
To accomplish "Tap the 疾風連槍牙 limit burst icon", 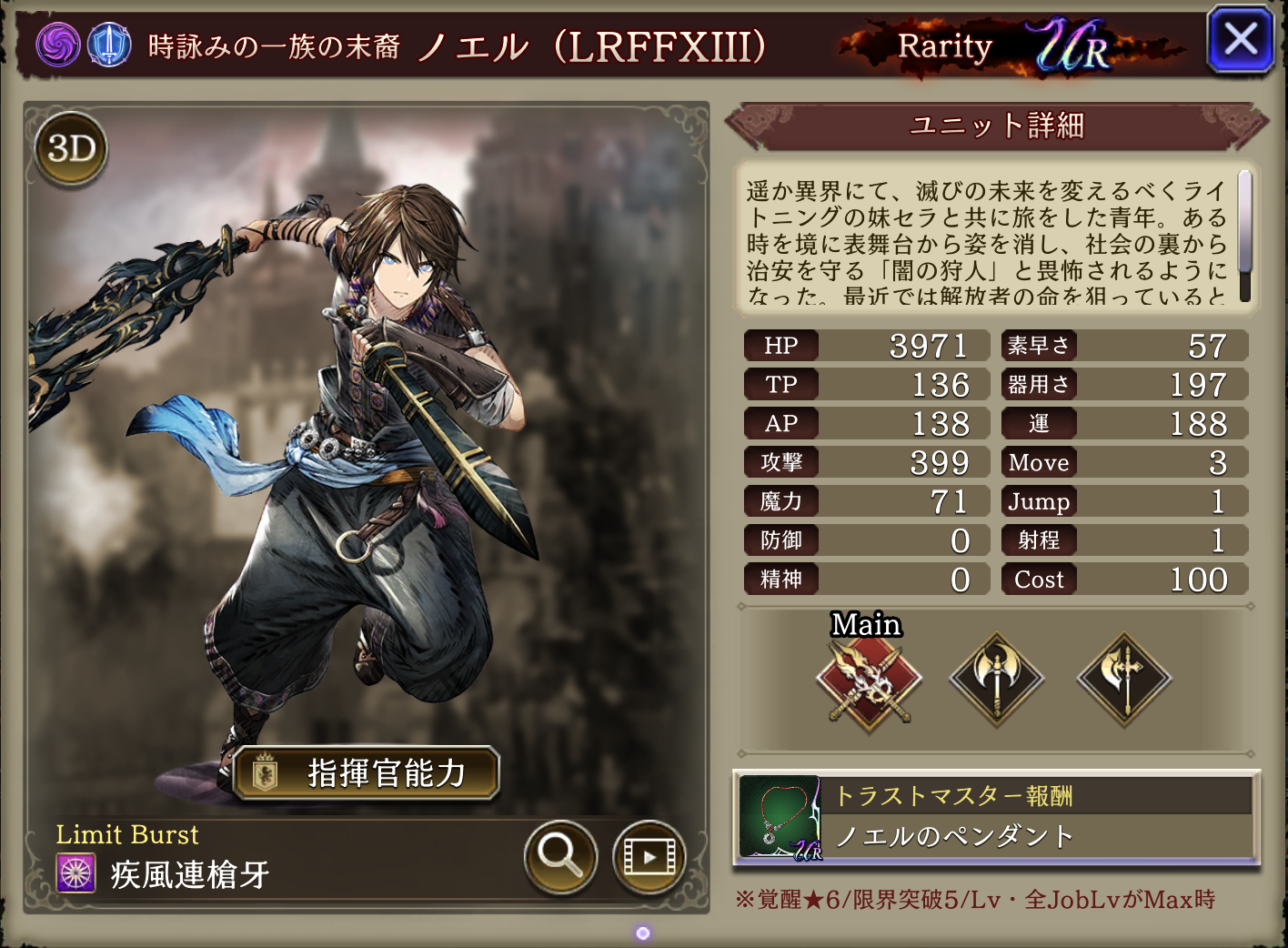I will pyautogui.click(x=76, y=873).
